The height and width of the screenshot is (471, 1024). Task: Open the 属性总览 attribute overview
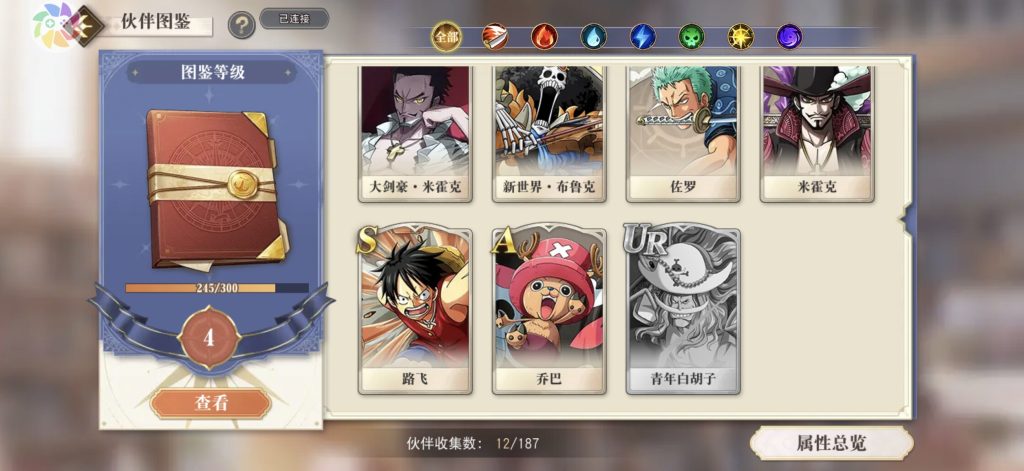[831, 443]
